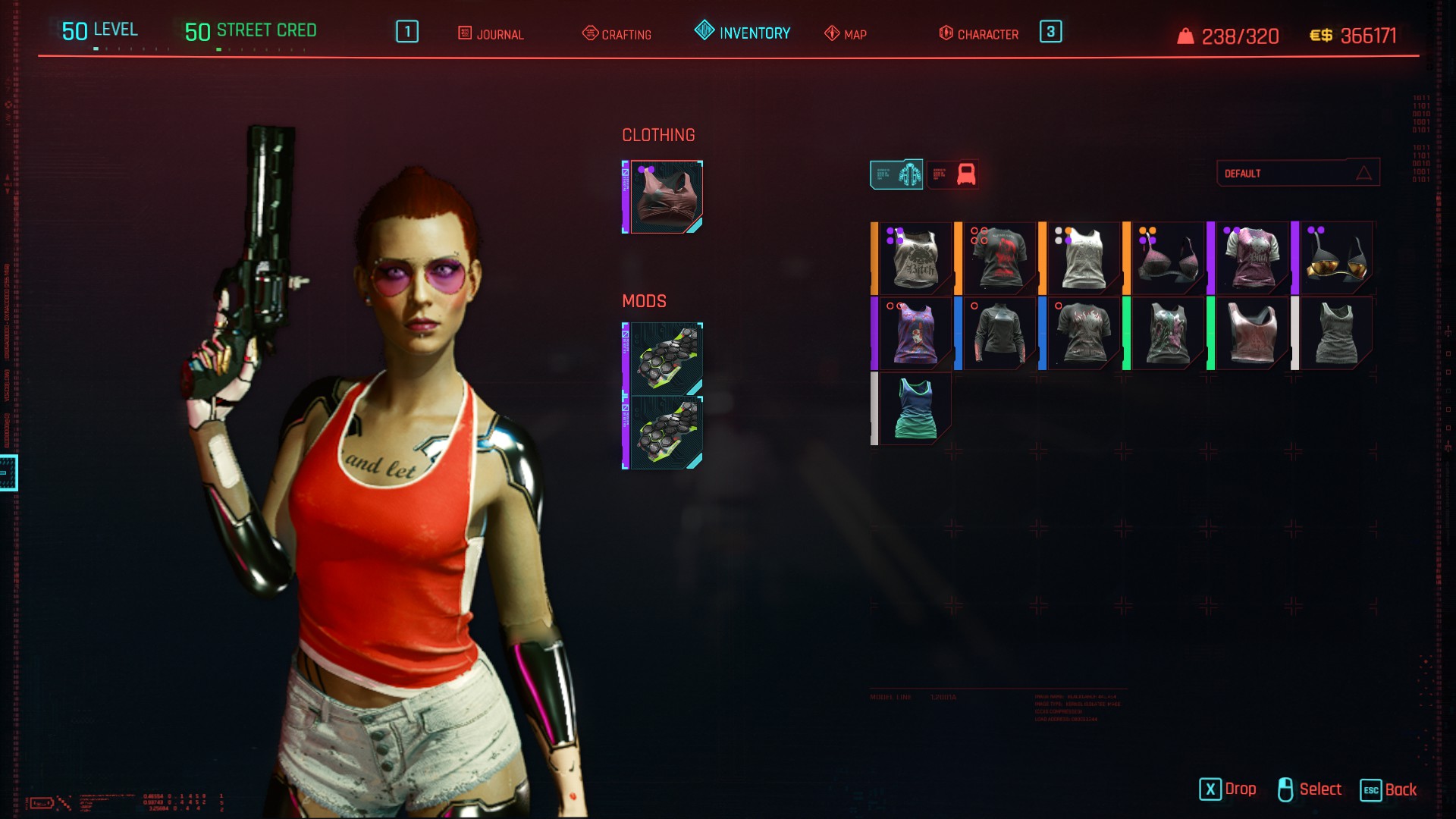
Task: Go to the Character tab
Action: [979, 34]
